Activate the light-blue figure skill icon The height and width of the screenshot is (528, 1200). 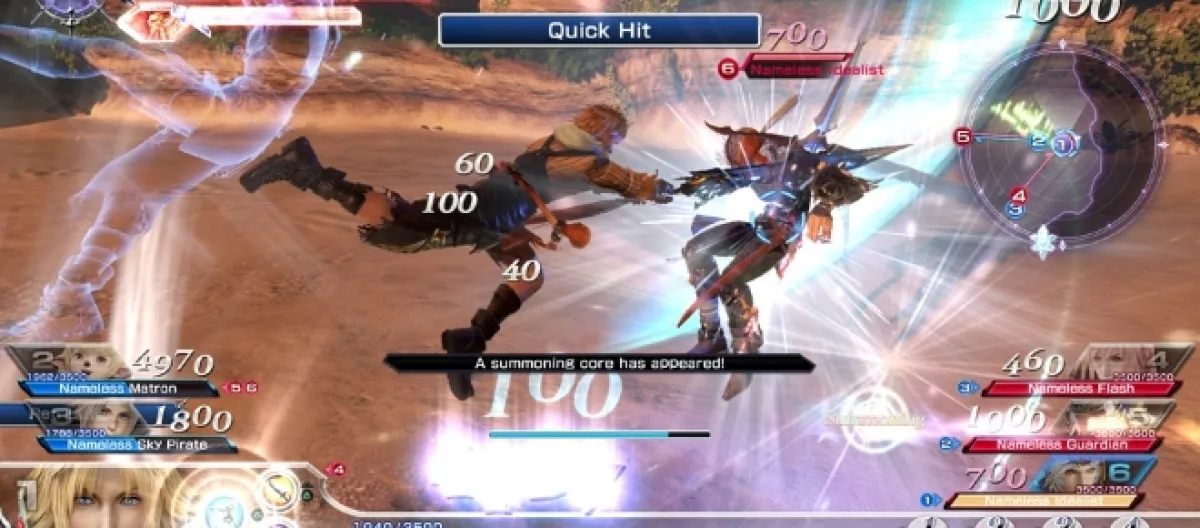tap(225, 510)
